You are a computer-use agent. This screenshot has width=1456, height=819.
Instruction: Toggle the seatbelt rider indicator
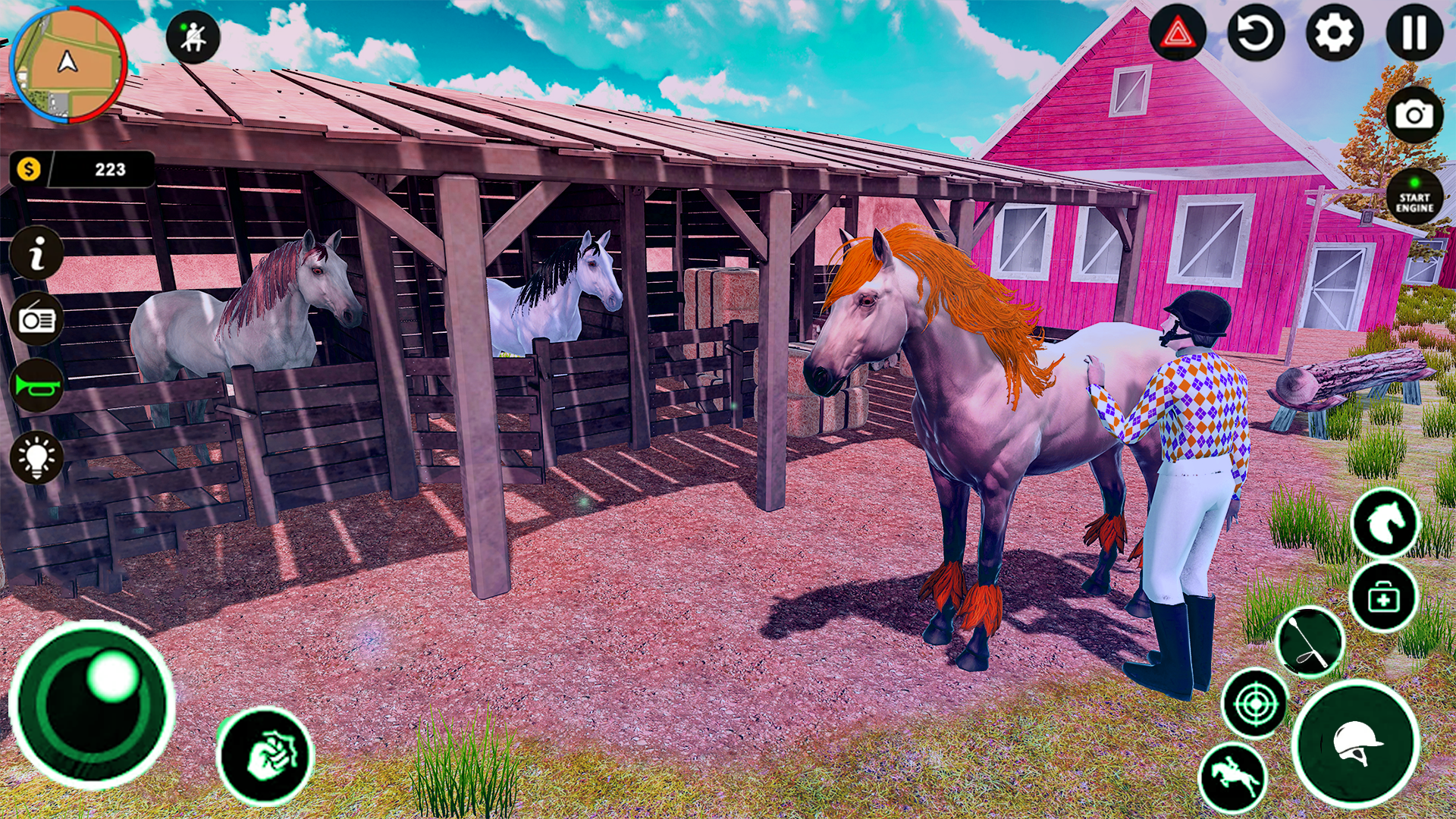click(192, 35)
